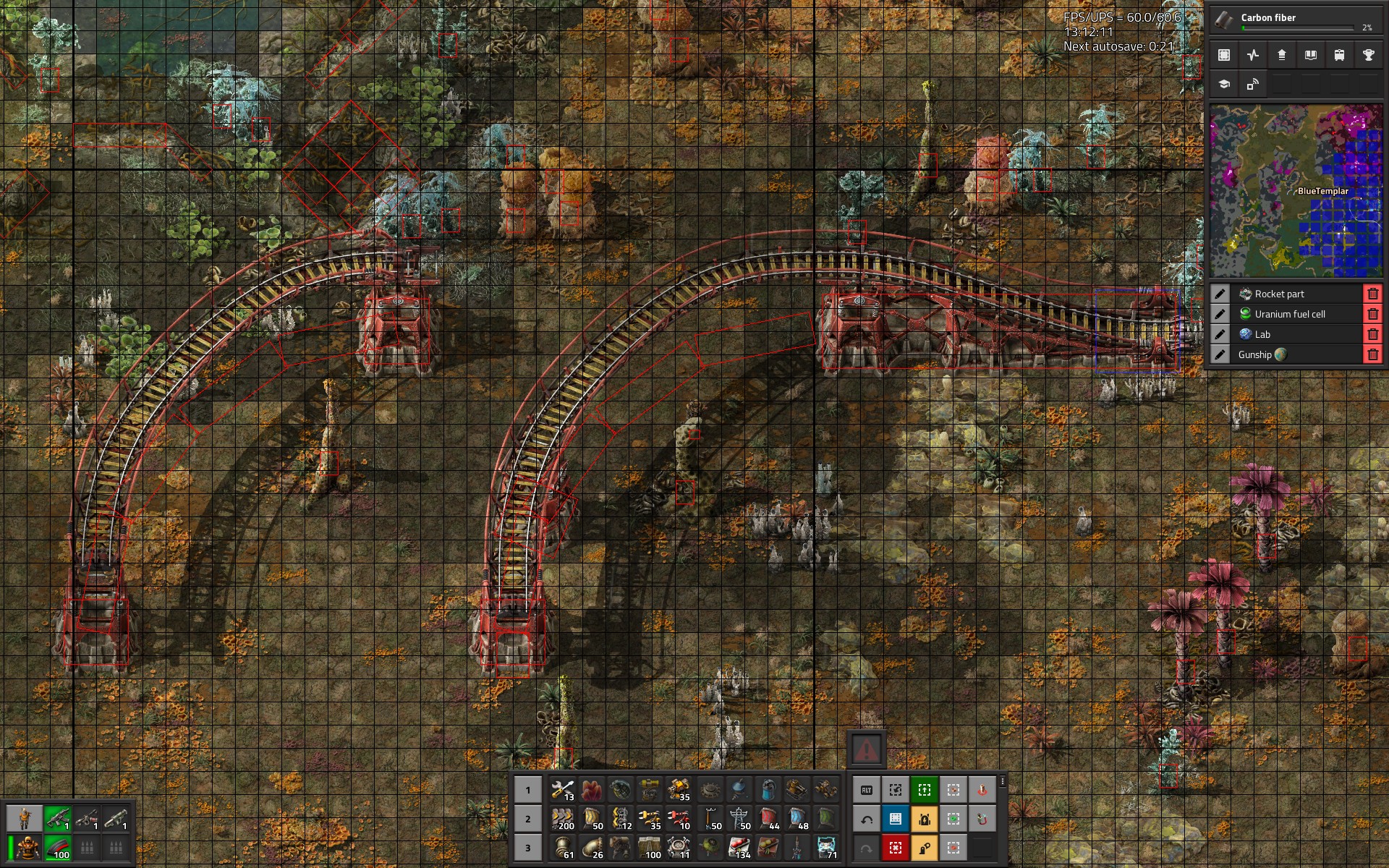Image resolution: width=1389 pixels, height=868 pixels.
Task: Click BlueTemplar on the minimap
Action: (x=1322, y=191)
